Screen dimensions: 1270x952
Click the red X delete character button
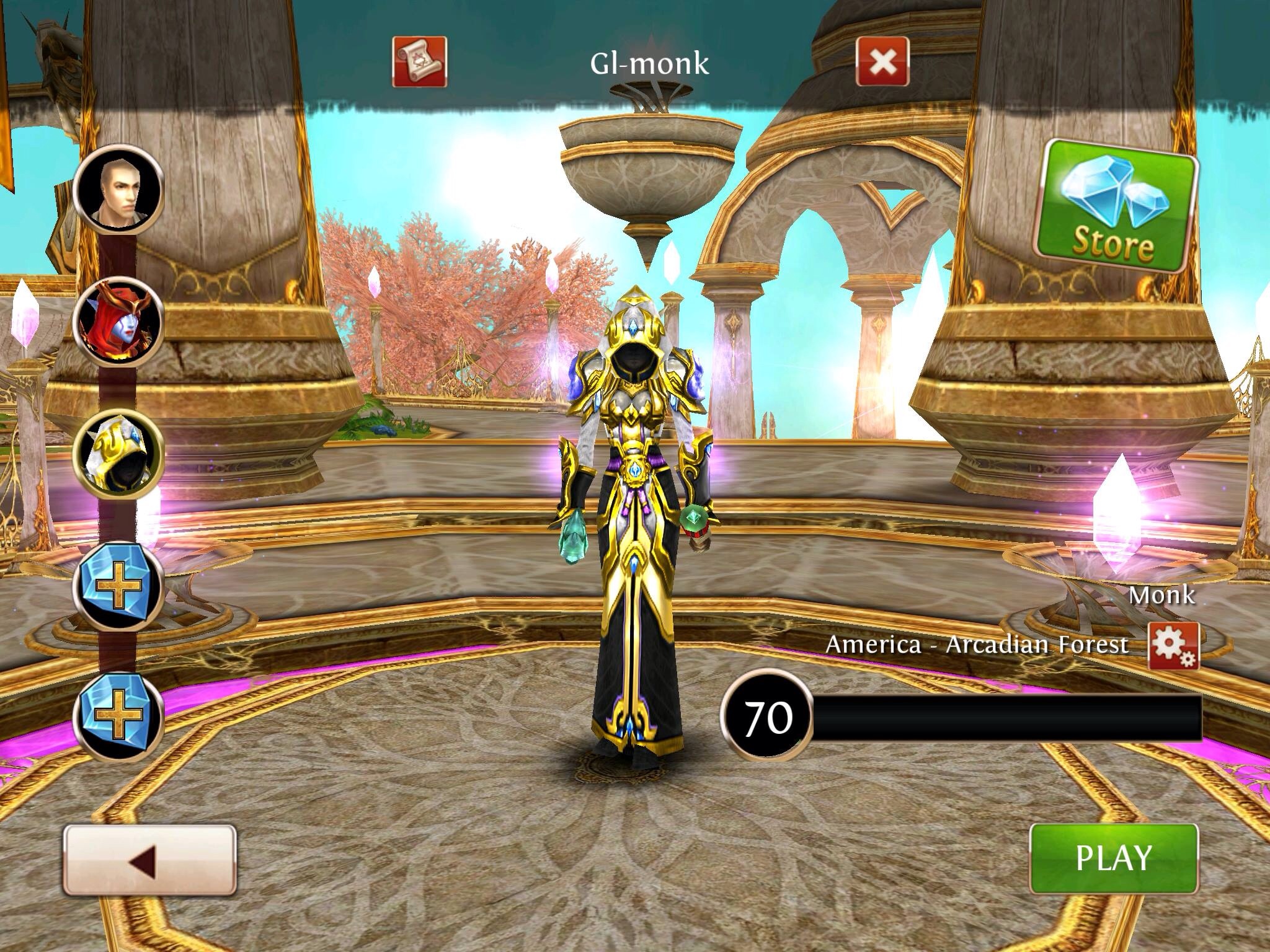coord(882,61)
